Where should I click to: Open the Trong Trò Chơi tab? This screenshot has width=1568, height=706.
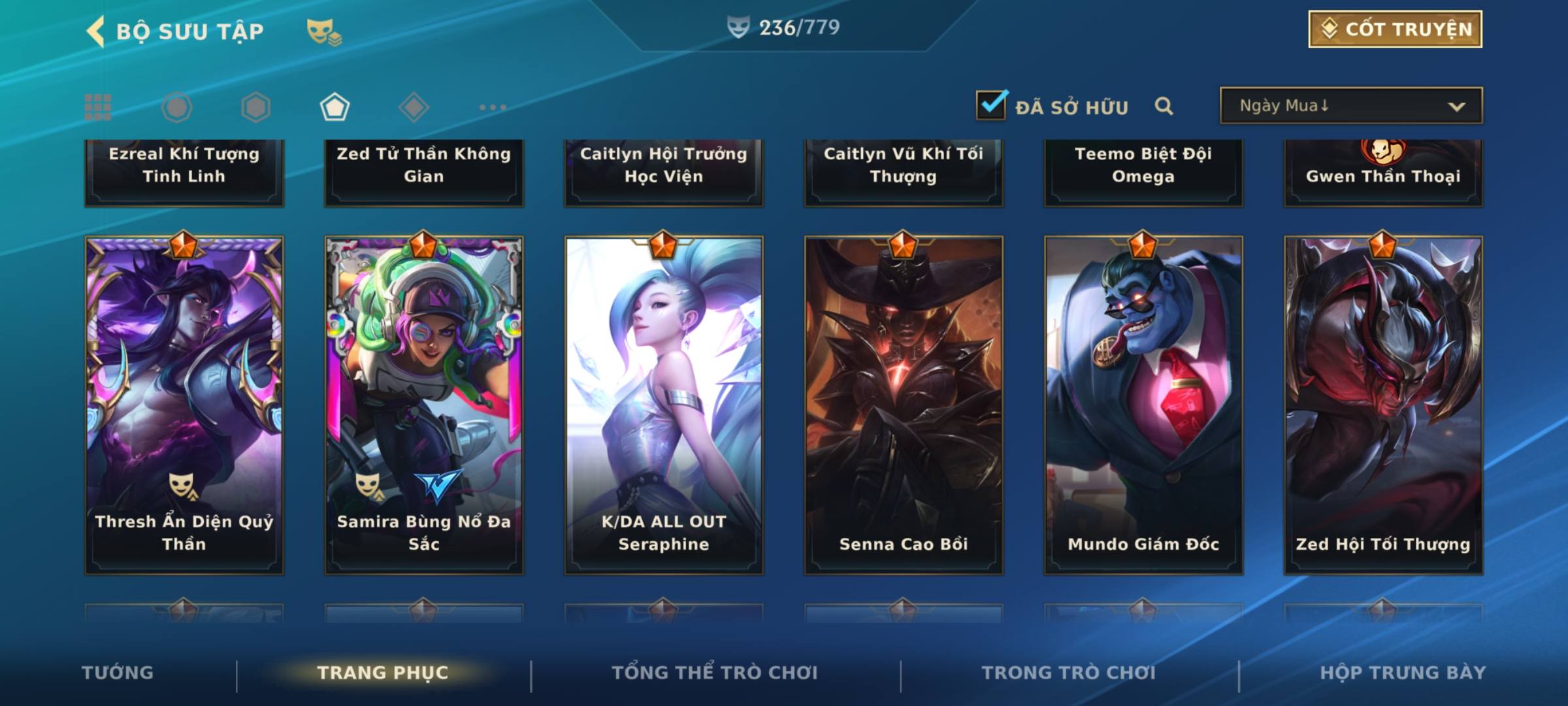pos(1069,673)
